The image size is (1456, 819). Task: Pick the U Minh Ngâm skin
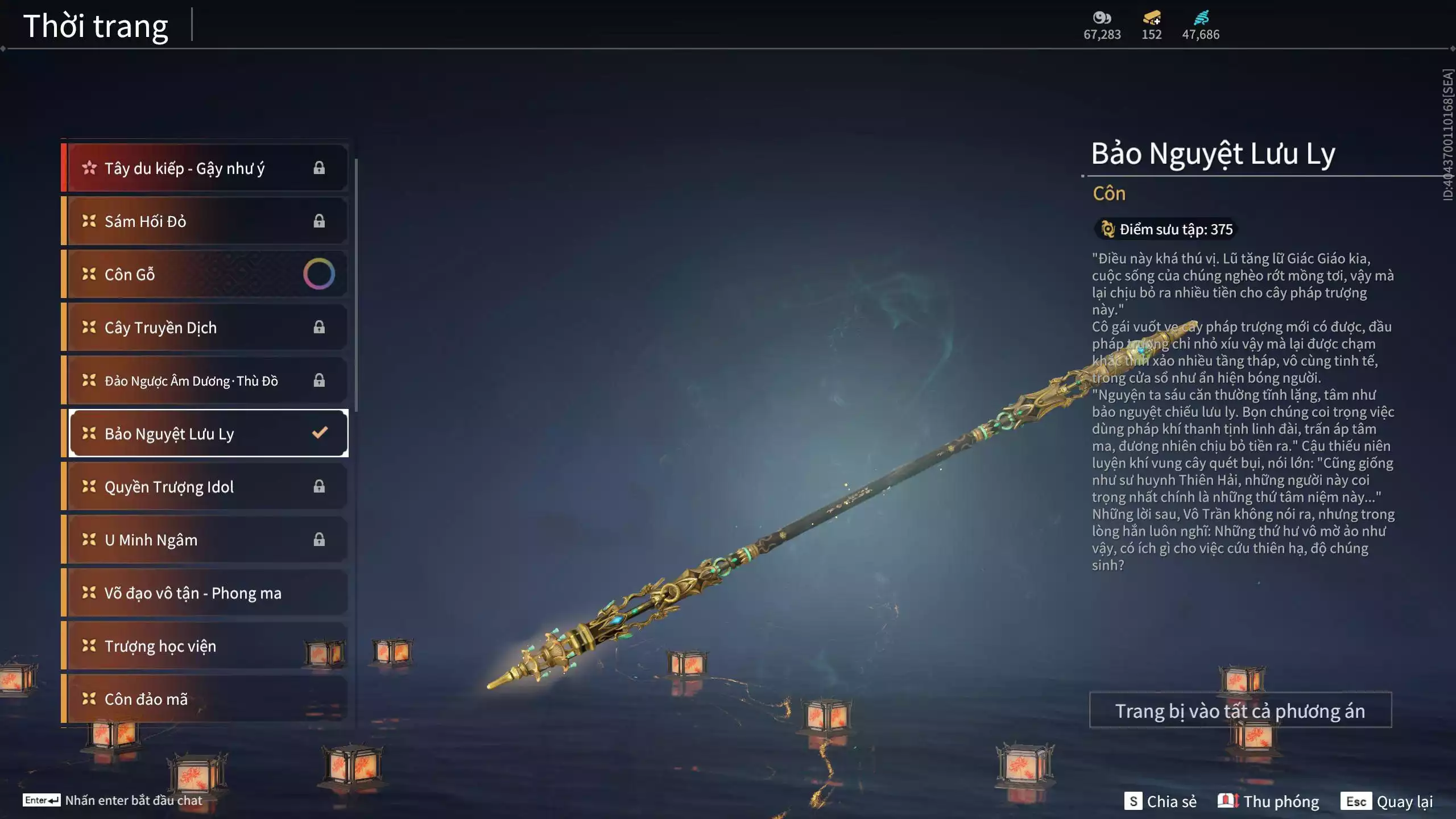tap(205, 540)
